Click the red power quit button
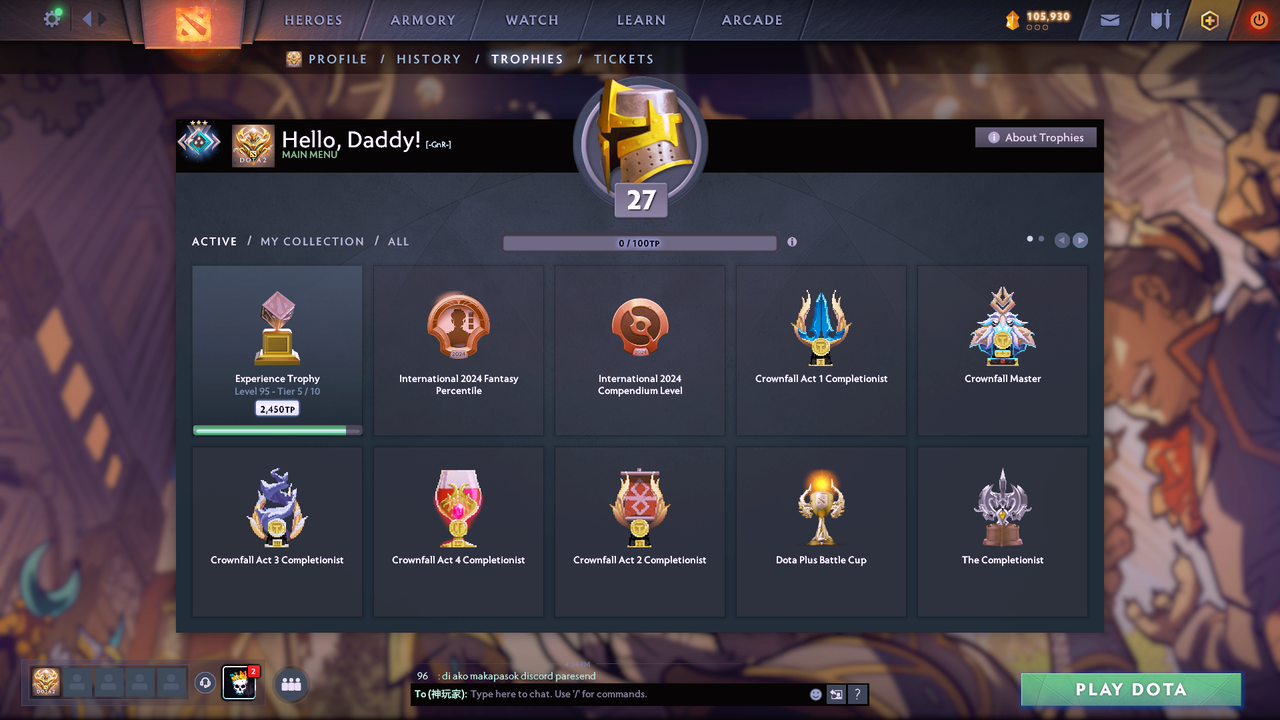 click(x=1258, y=20)
